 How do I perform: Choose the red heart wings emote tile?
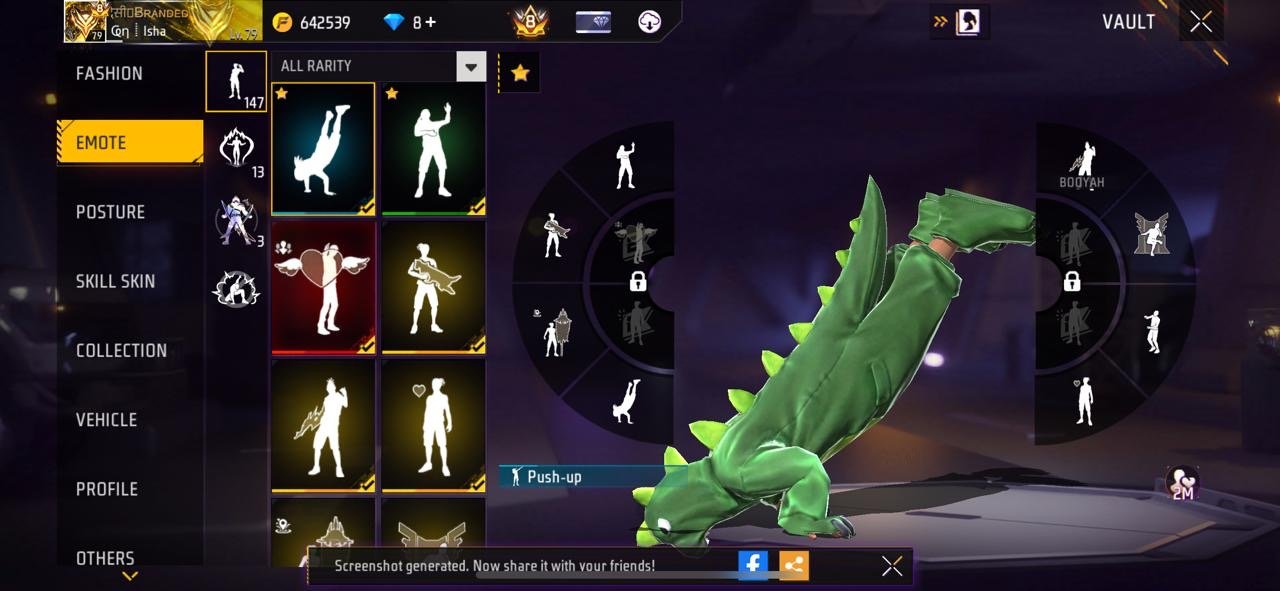pos(323,287)
